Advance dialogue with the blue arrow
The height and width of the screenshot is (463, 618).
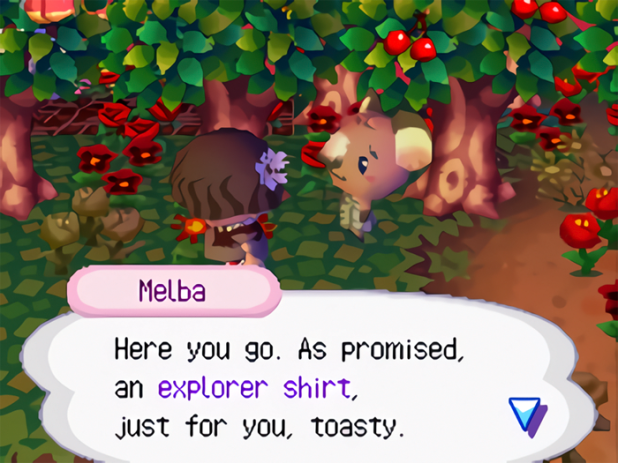[x=525, y=414]
